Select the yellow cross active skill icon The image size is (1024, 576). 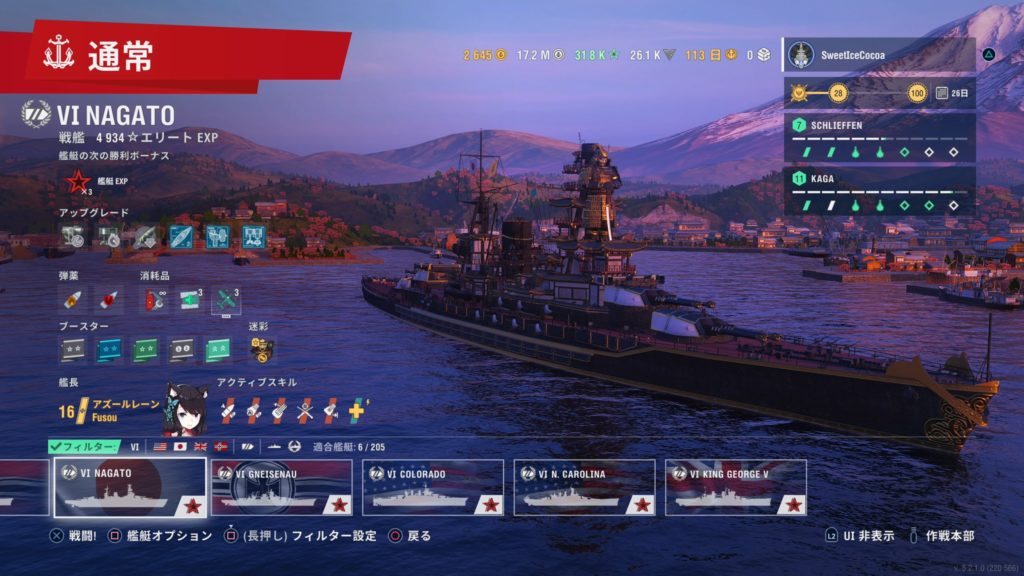(357, 408)
